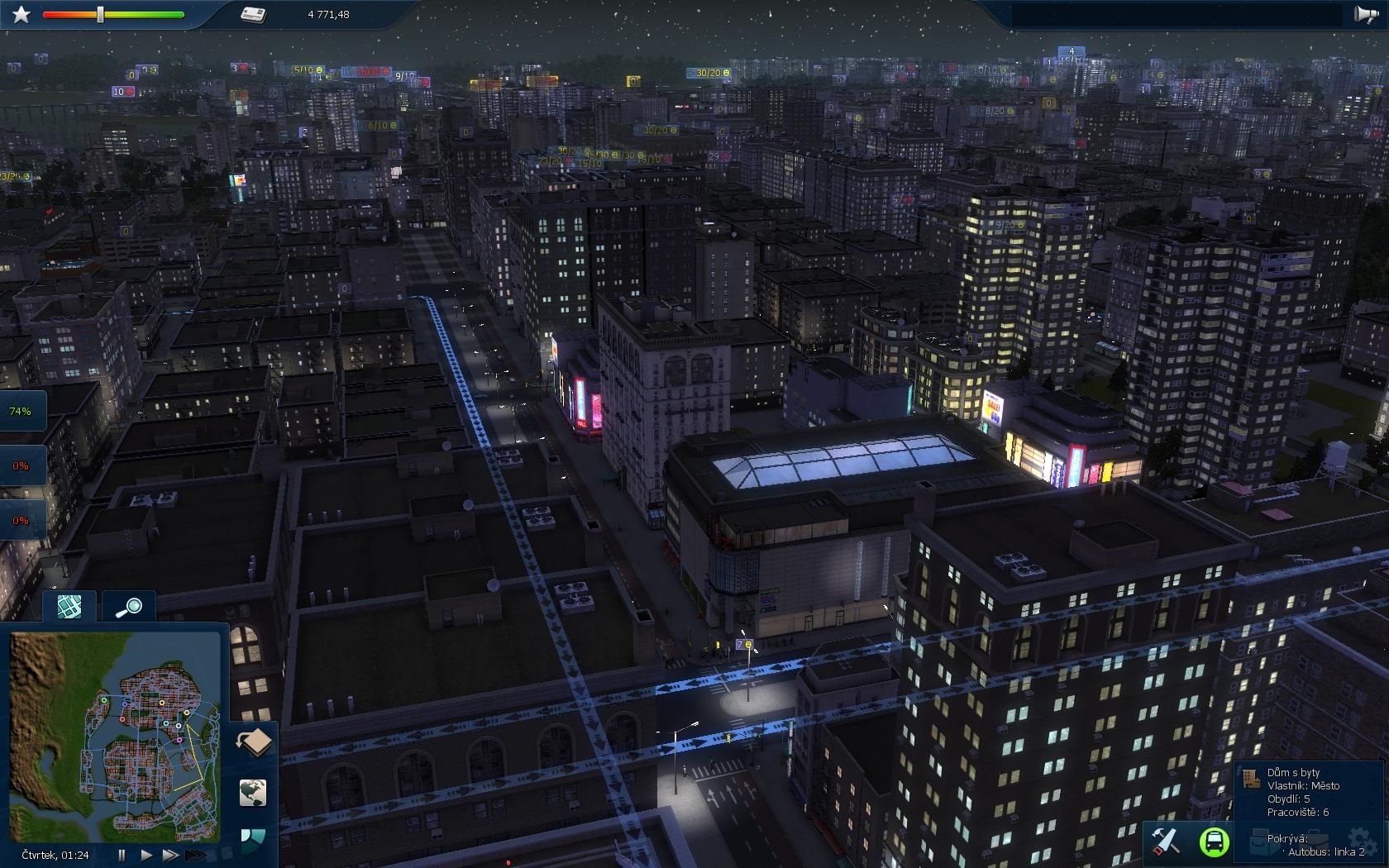Open the hammer and saw construction tools
This screenshot has width=1389, height=868.
(1165, 842)
